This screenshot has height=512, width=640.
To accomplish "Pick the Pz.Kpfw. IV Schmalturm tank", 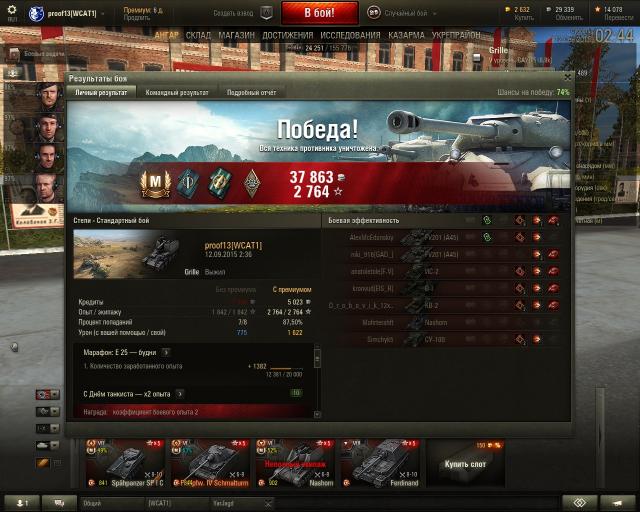I will pyautogui.click(x=212, y=462).
